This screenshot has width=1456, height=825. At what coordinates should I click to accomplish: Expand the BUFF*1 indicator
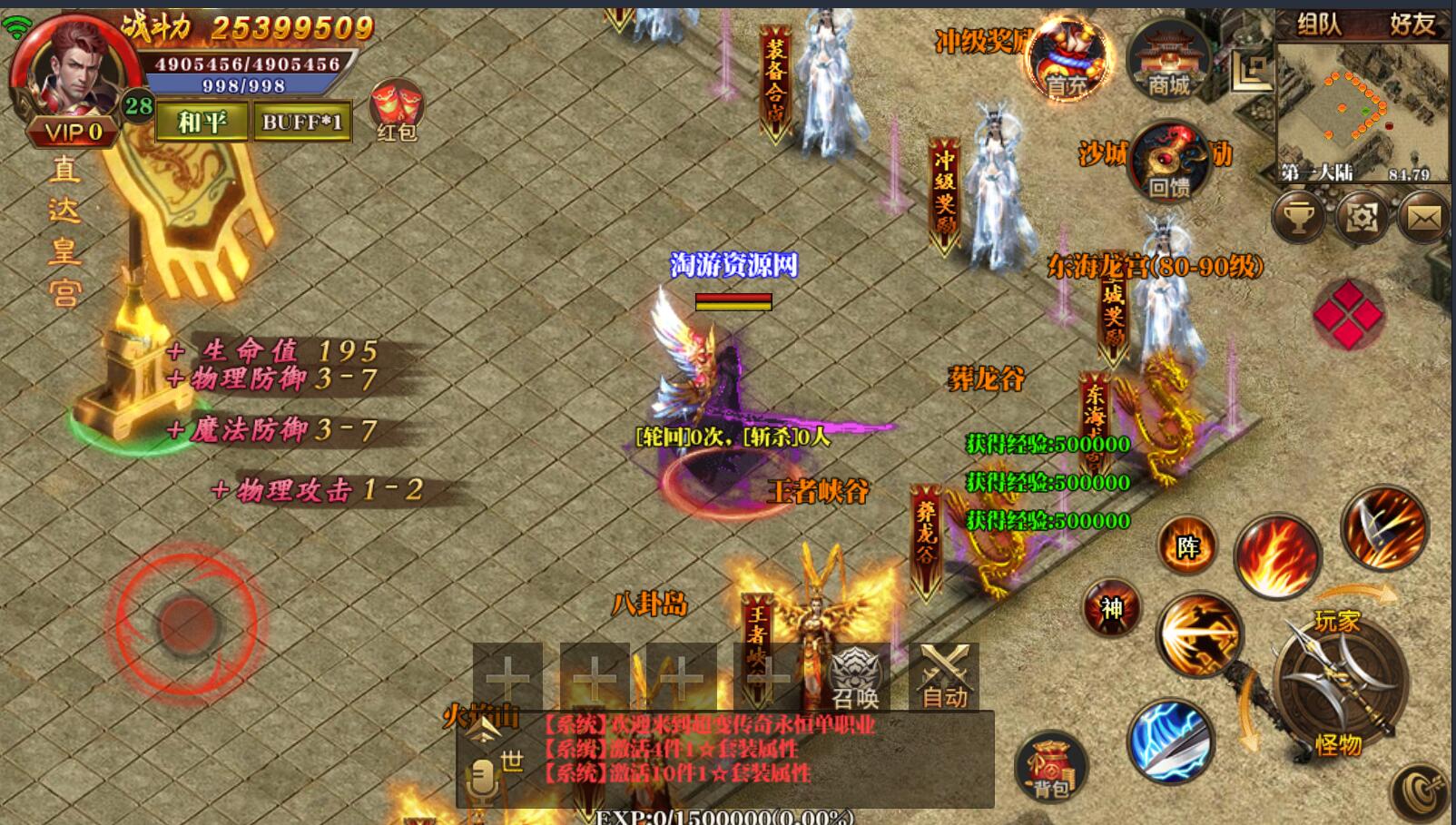(303, 121)
